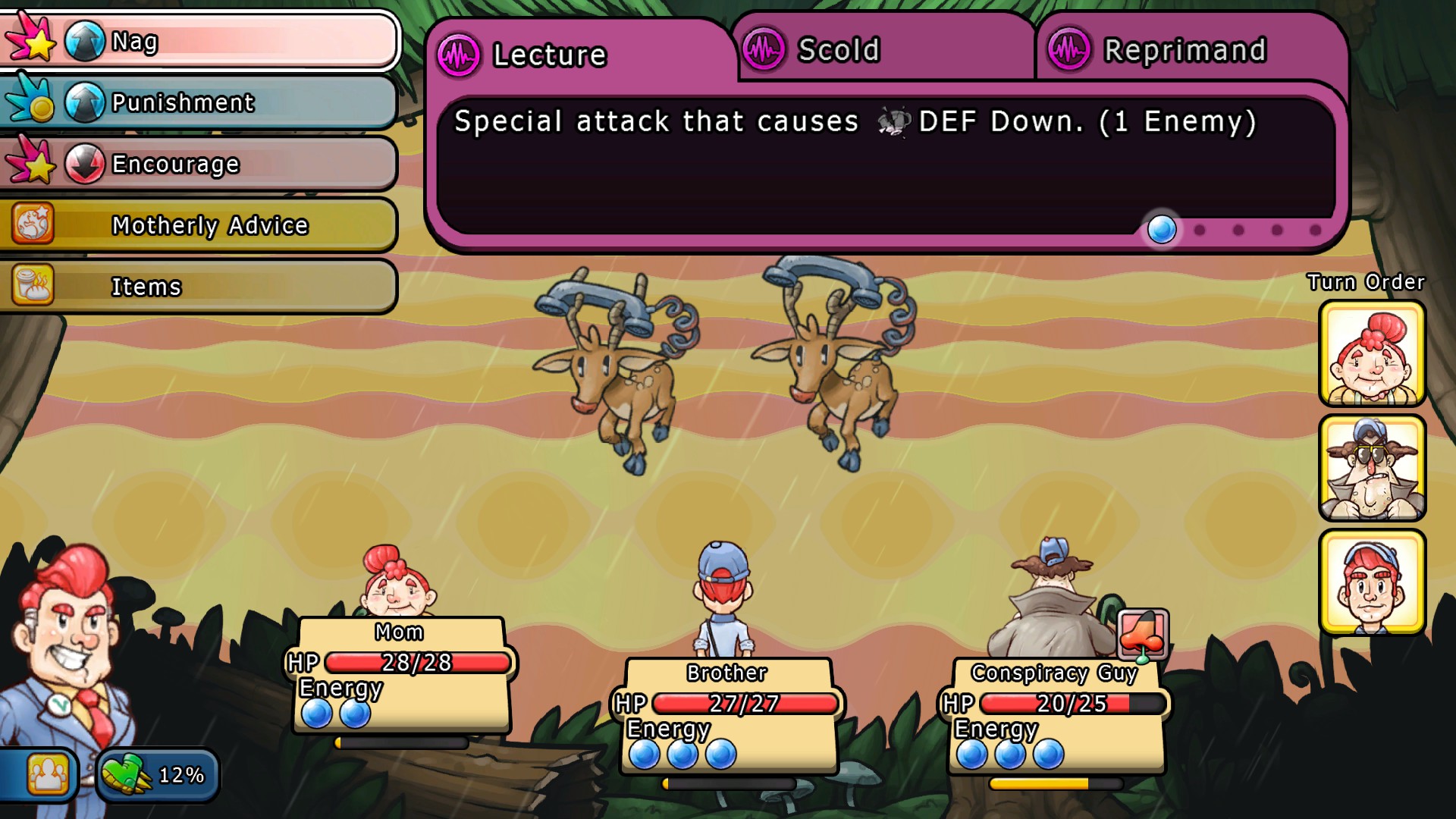Click Brother's portrait in Turn Order

coord(1372,582)
